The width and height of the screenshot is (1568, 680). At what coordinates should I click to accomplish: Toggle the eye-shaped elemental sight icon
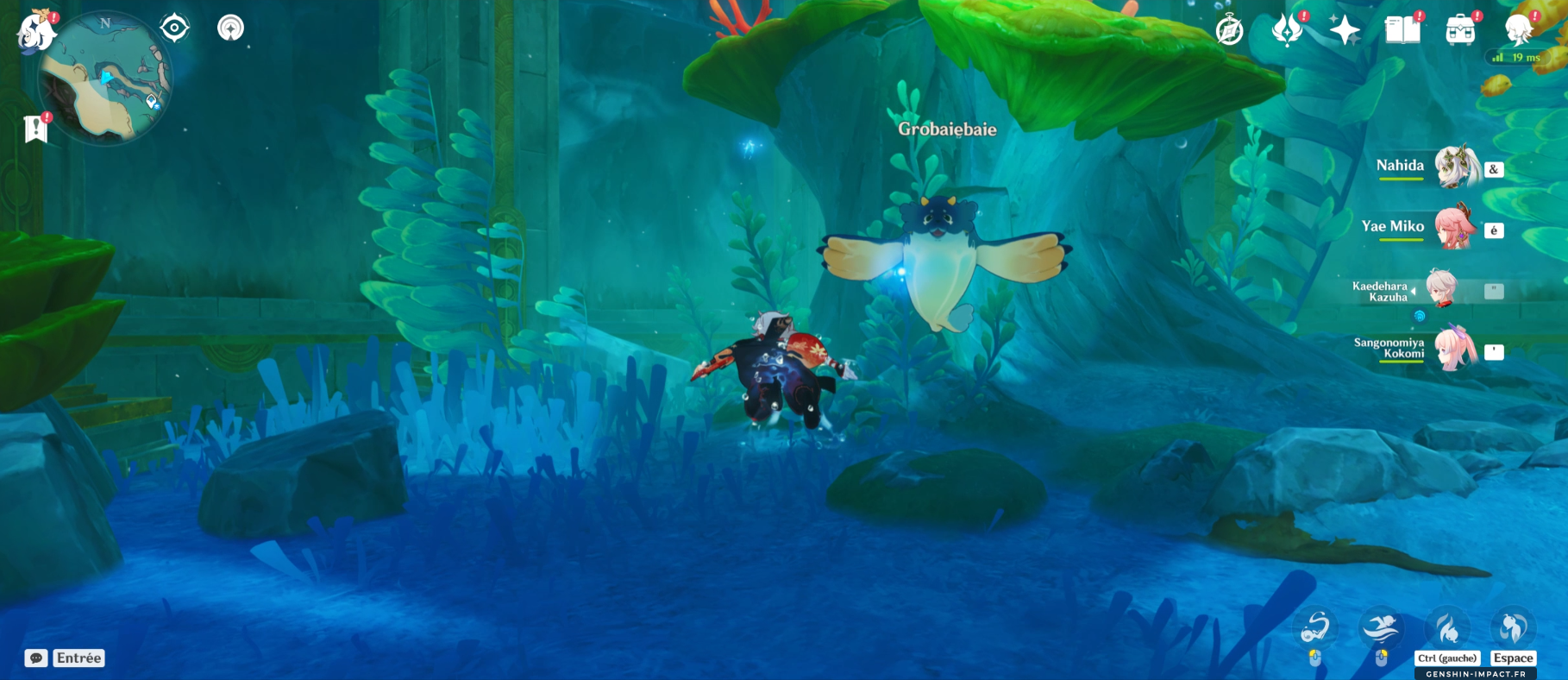[174, 28]
